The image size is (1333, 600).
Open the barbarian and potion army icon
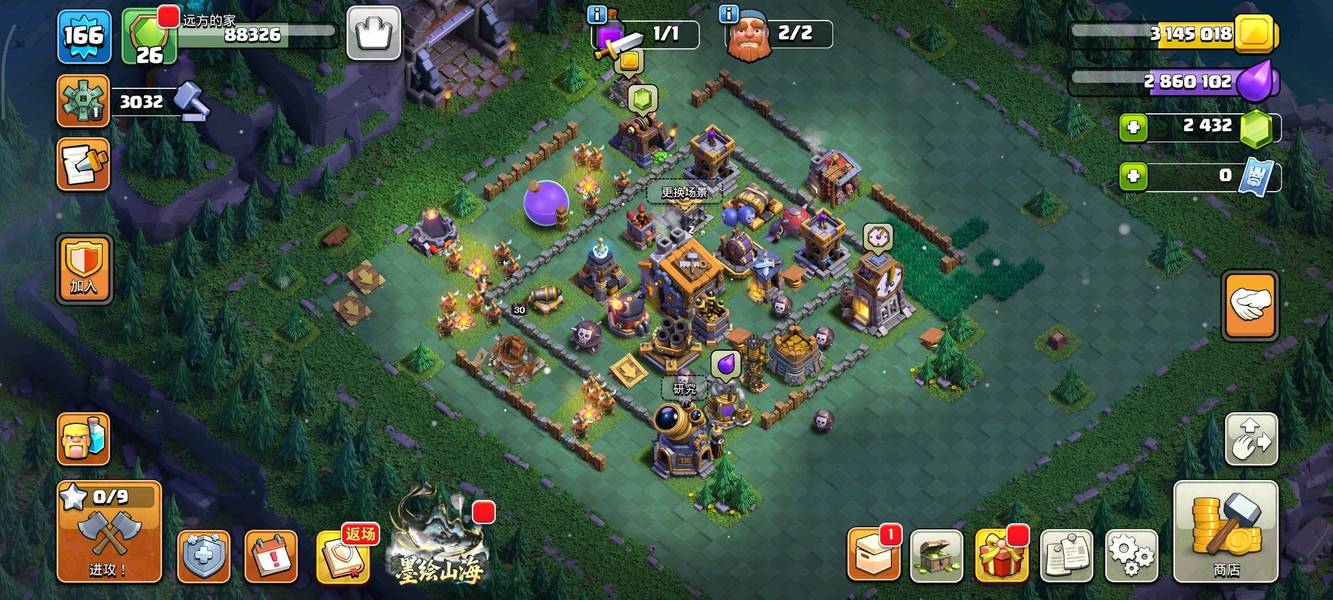click(x=83, y=439)
